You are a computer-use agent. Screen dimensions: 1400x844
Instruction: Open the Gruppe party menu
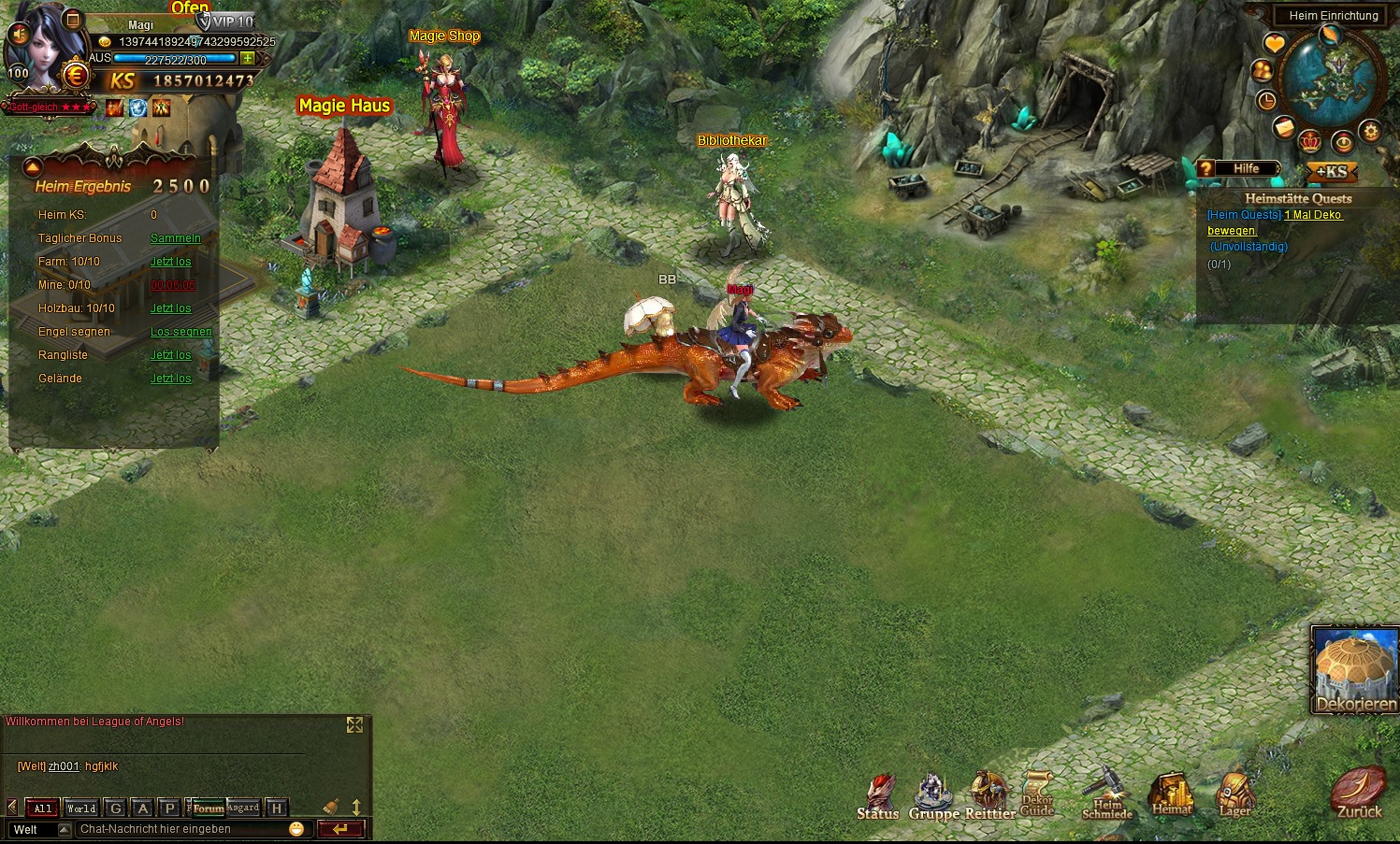[932, 797]
